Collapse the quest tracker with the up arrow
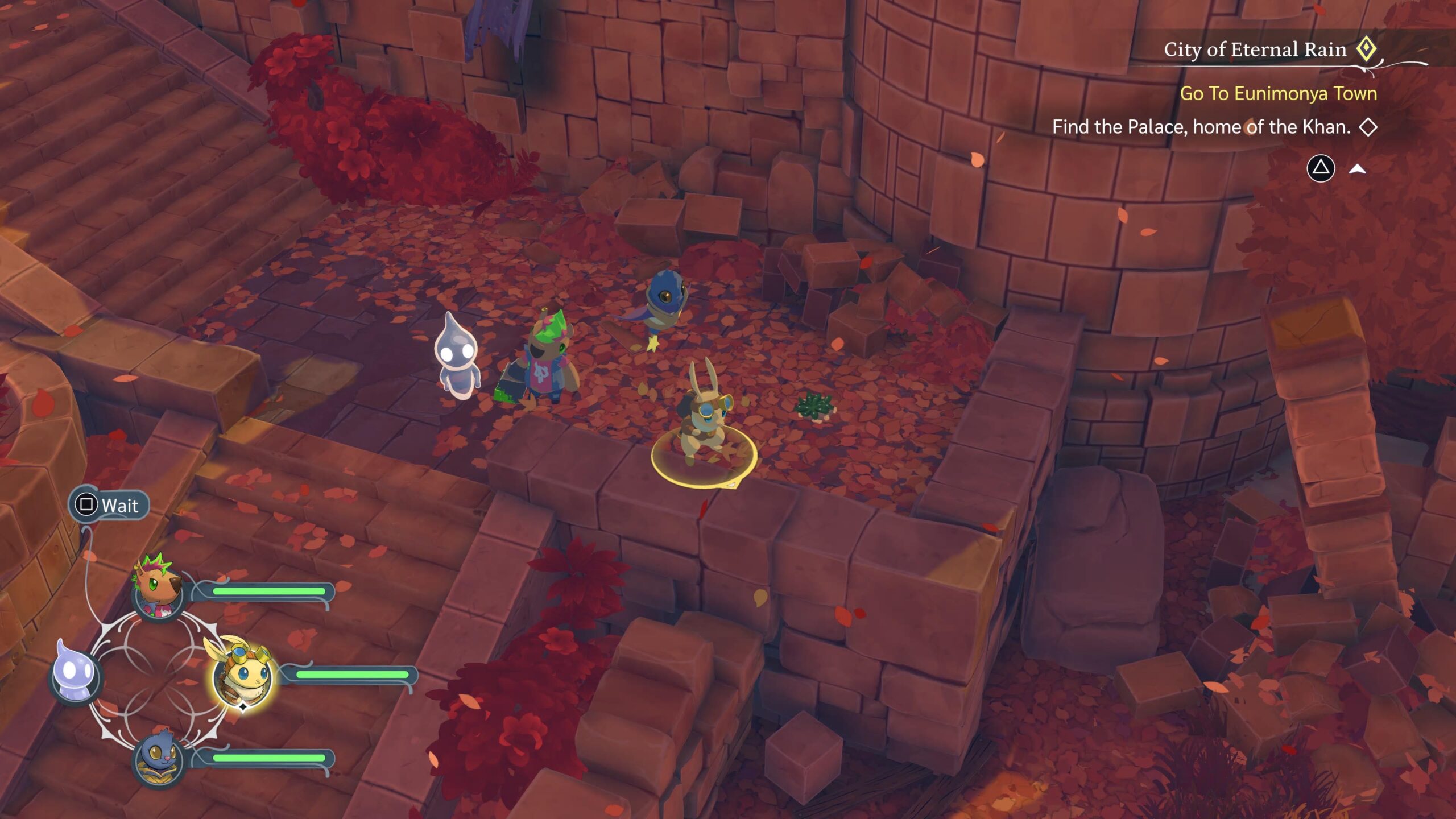This screenshot has height=819, width=1456. [1357, 169]
